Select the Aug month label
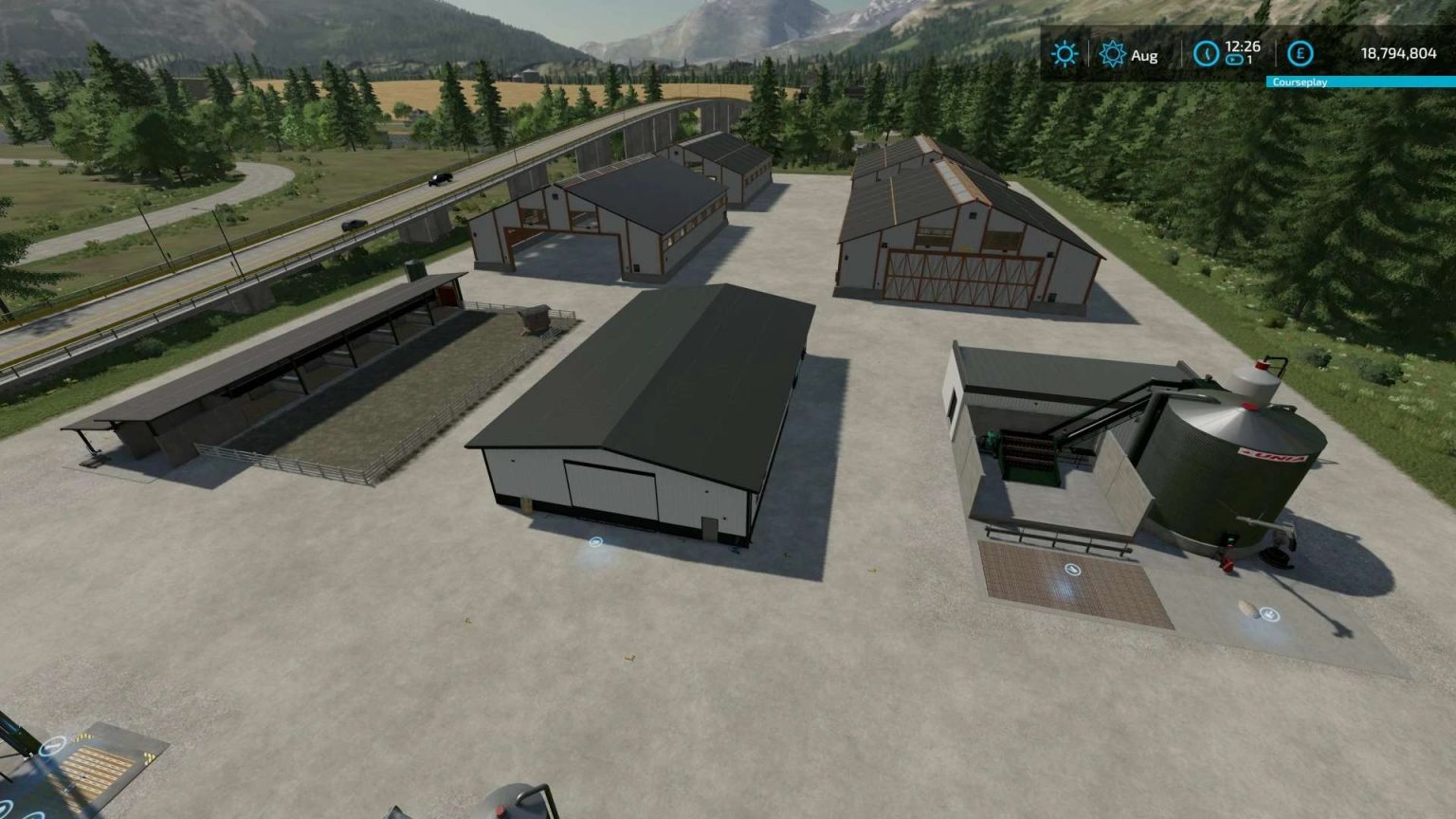The width and height of the screenshot is (1456, 819). click(x=1144, y=55)
